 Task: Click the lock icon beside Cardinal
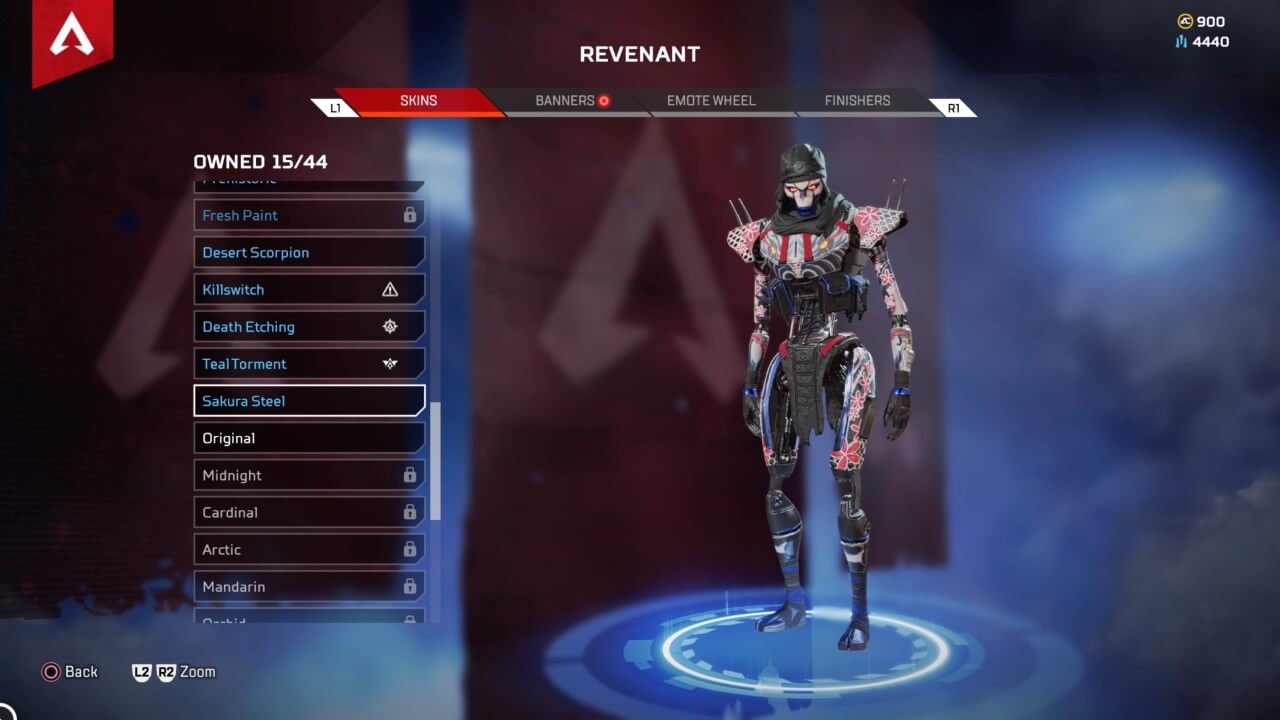tap(408, 512)
